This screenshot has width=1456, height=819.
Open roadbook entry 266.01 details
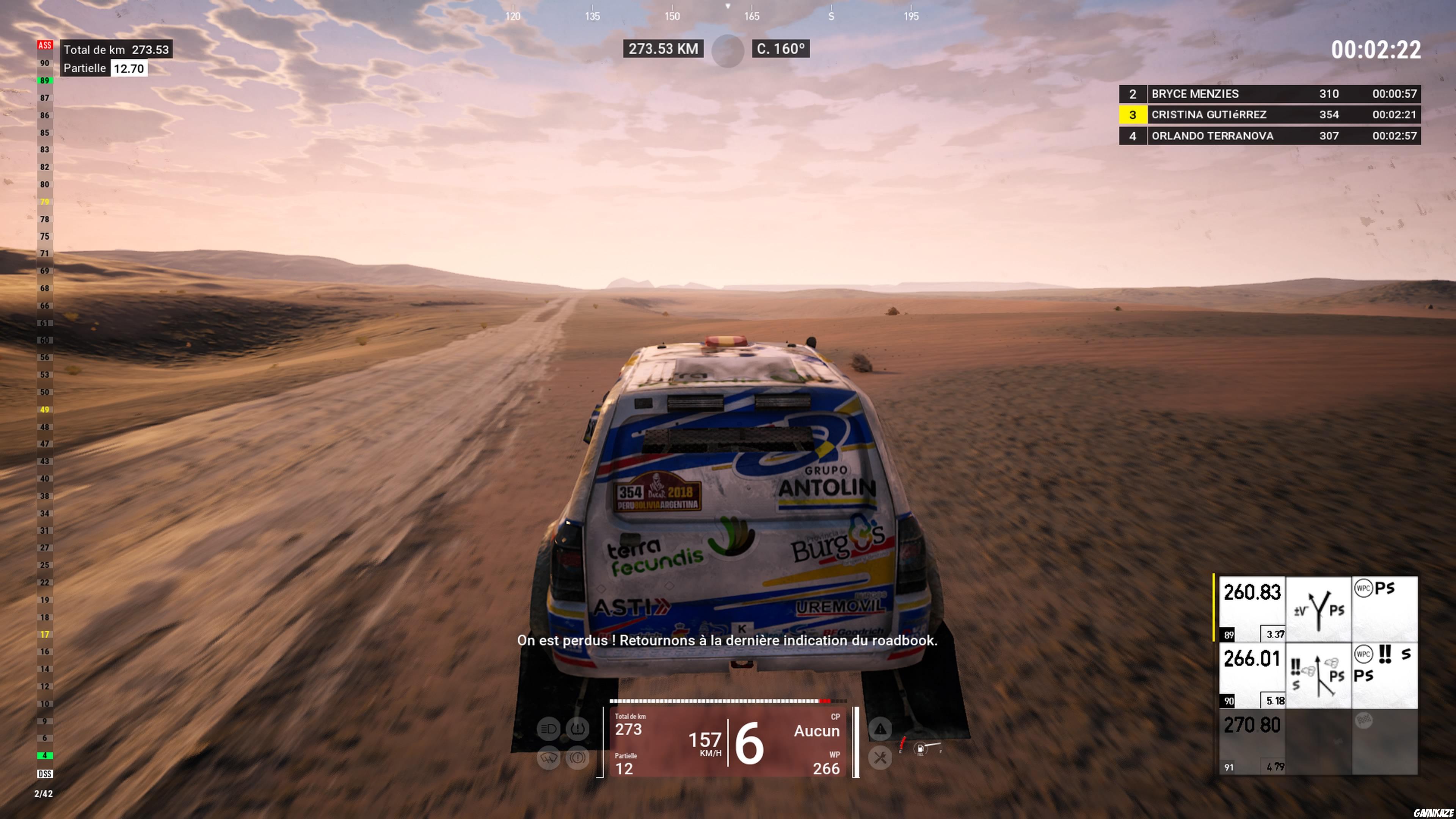1252,659
